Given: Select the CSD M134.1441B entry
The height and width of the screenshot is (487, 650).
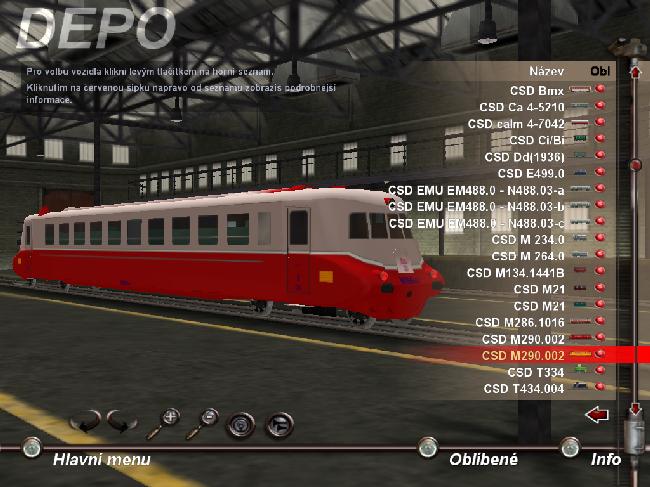Looking at the screenshot, I should tap(516, 272).
